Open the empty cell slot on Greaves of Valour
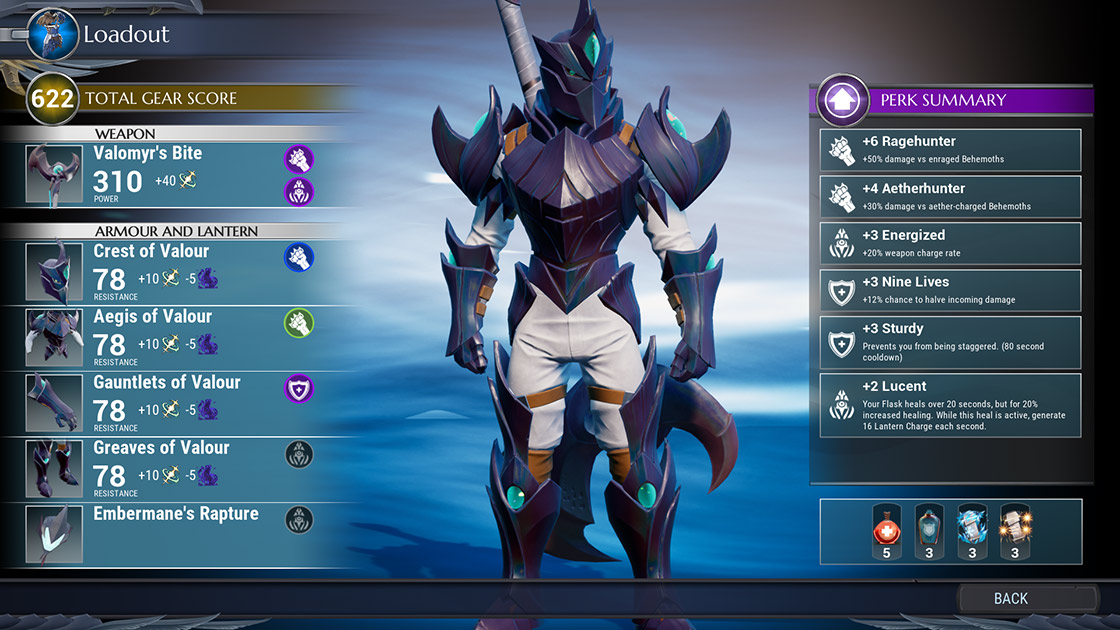 [x=299, y=454]
